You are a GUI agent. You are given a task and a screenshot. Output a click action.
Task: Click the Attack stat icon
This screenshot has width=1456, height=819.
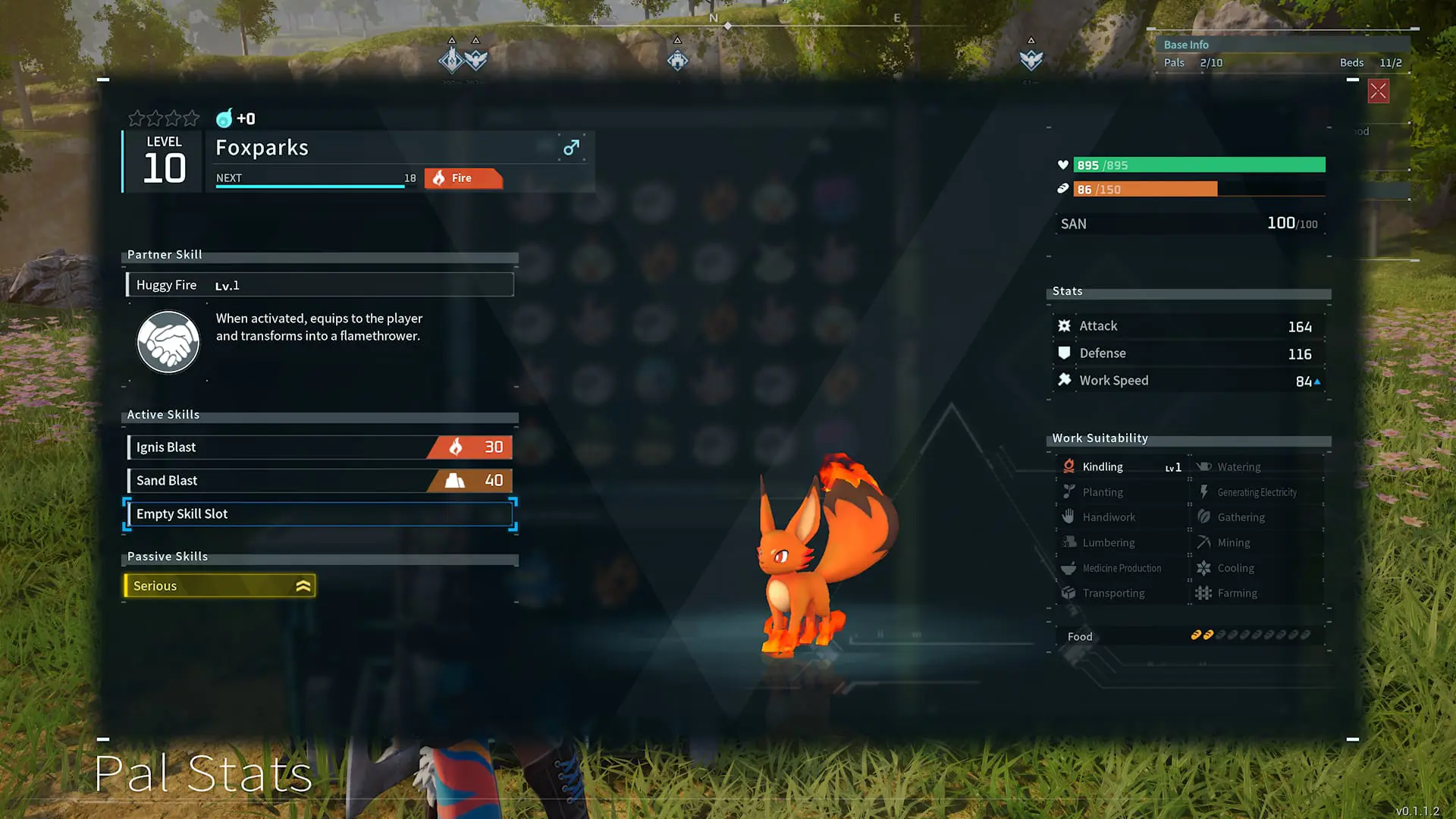[1065, 325]
